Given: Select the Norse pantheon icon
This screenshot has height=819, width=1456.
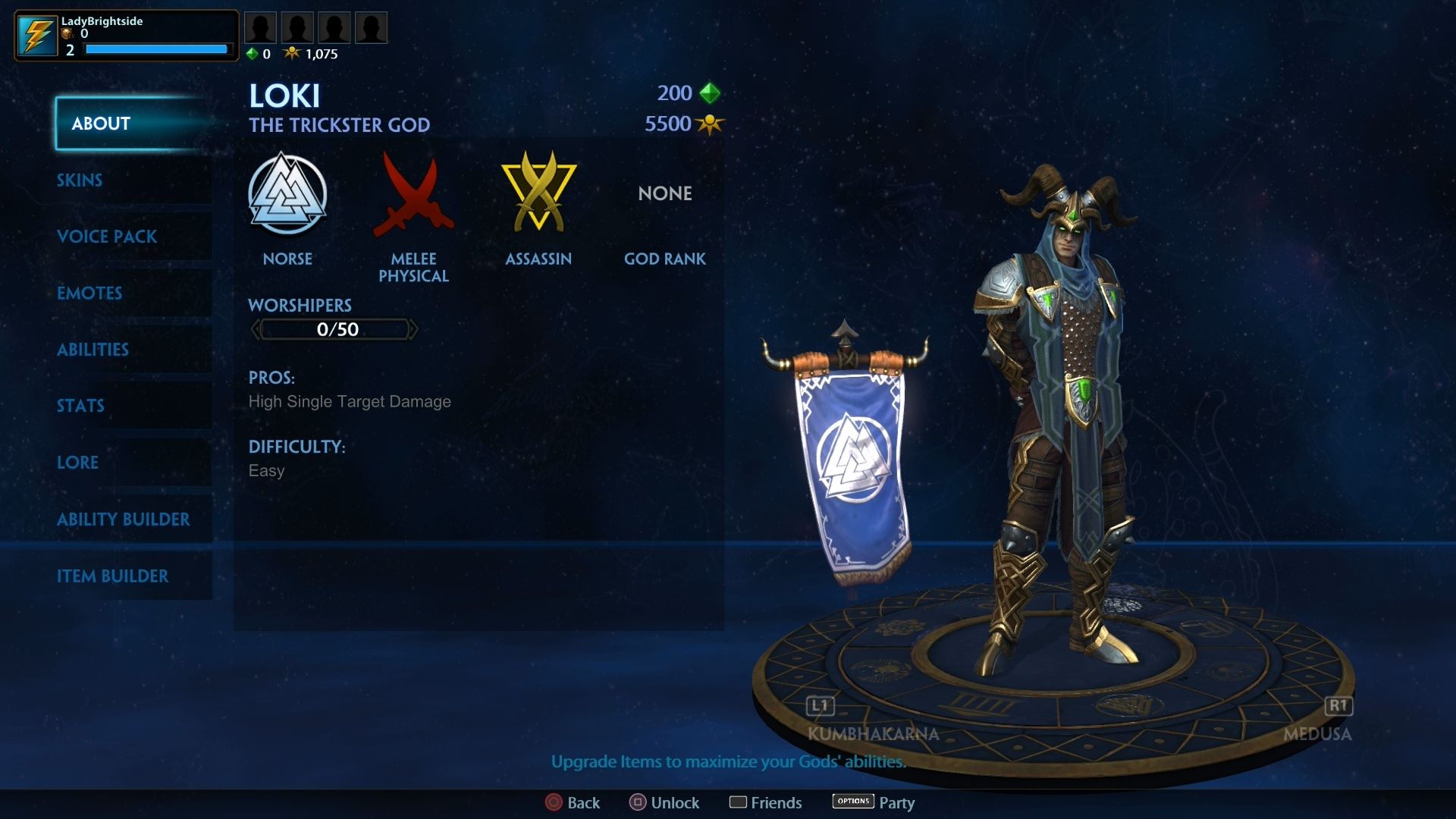Looking at the screenshot, I should coord(288,194).
